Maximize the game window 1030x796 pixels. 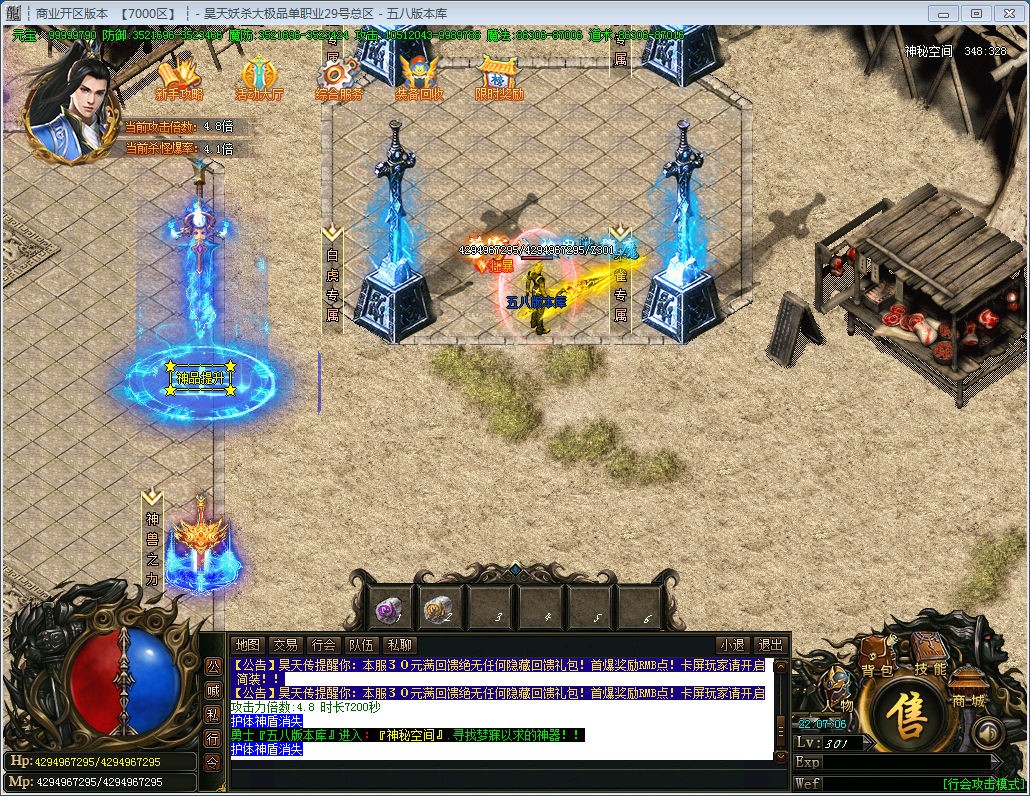(x=977, y=13)
